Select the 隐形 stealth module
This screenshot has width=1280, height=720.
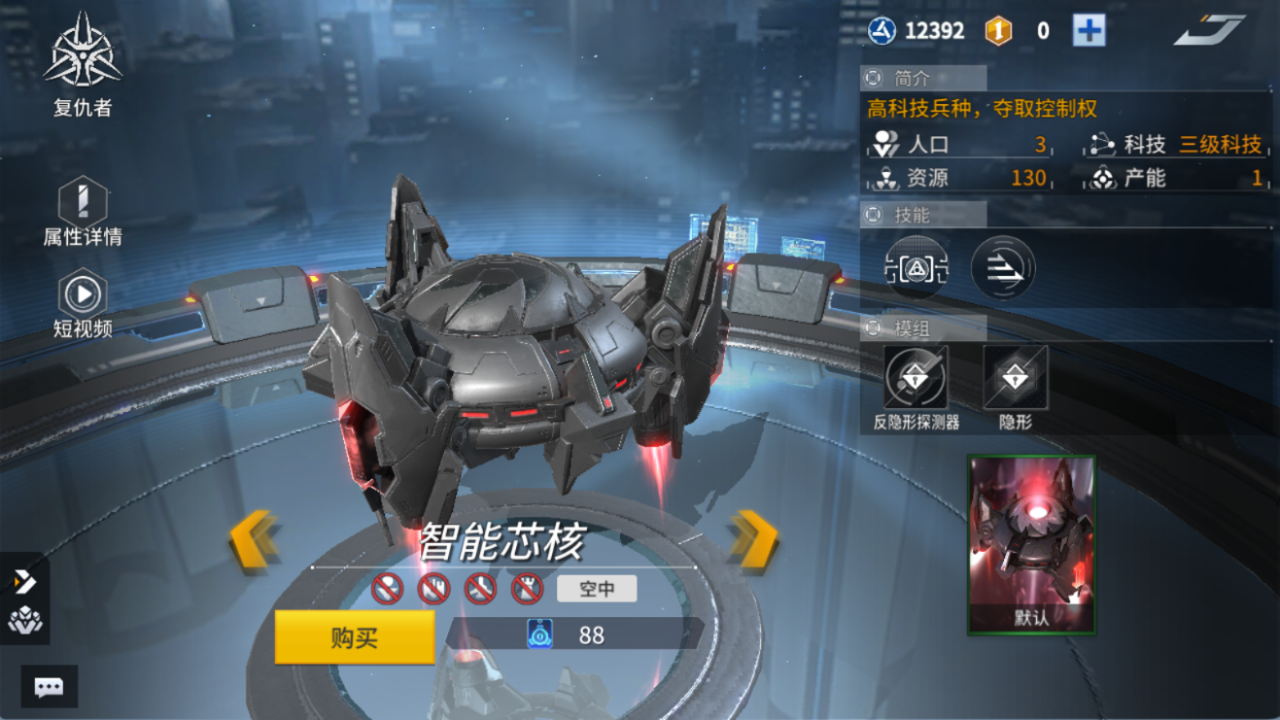(x=1015, y=378)
